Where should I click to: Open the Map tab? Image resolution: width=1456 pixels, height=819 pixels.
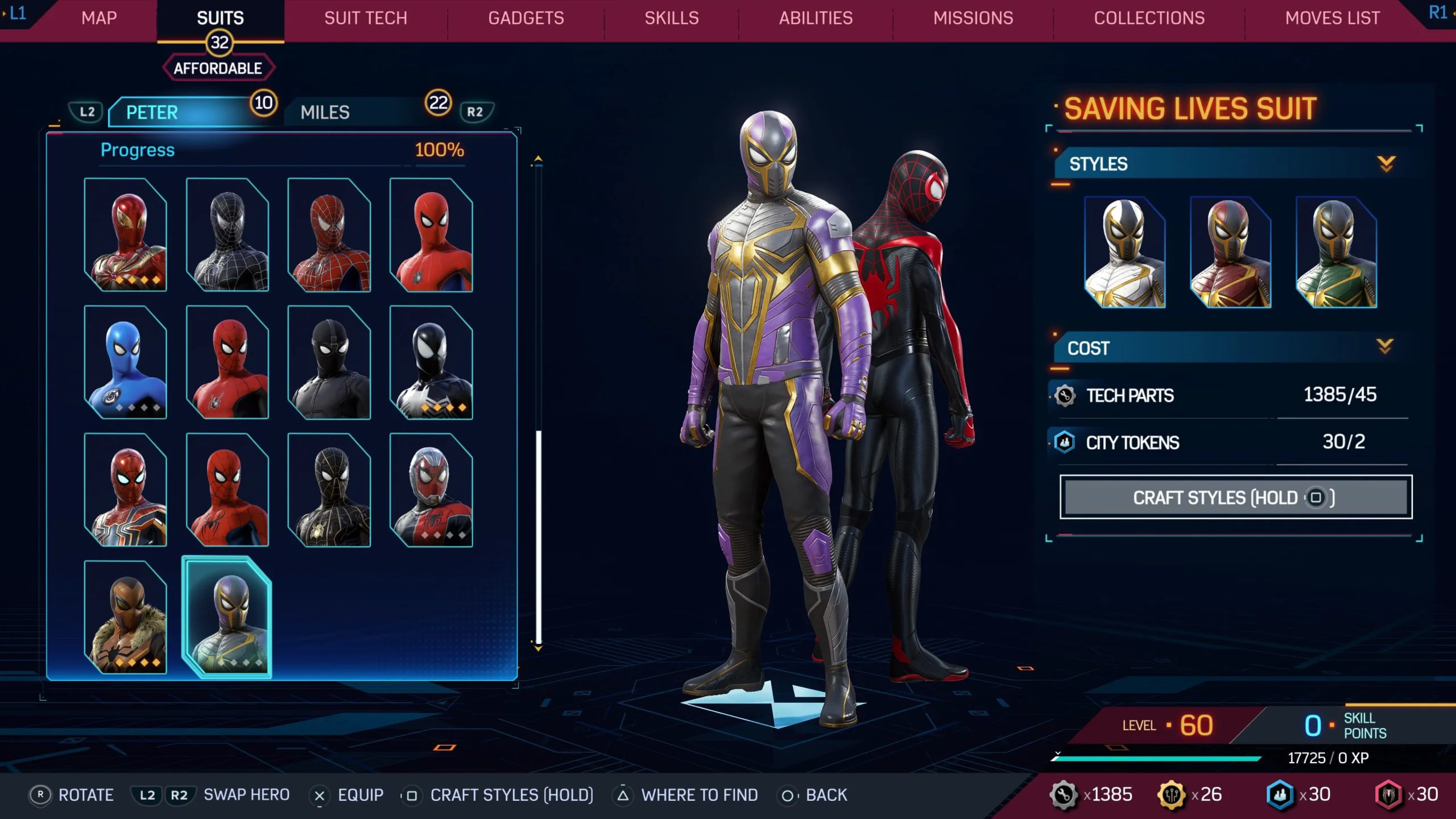point(99,18)
